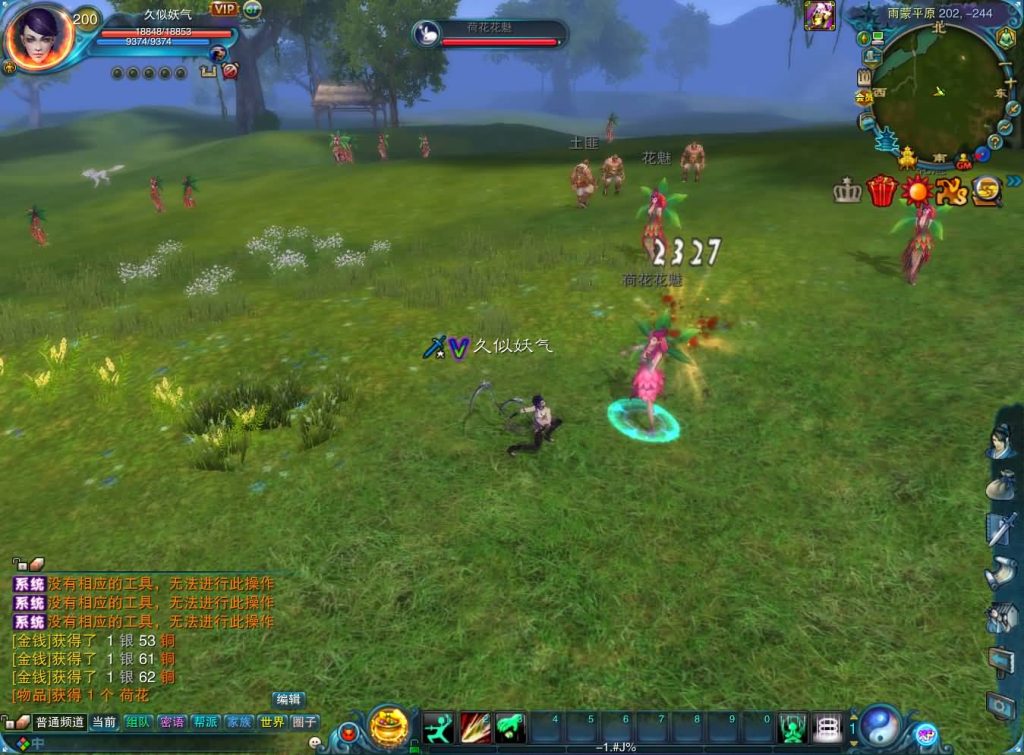Viewport: 1024px width, 755px height.
Task: Switch to the 世界 world chat tab
Action: 272,722
